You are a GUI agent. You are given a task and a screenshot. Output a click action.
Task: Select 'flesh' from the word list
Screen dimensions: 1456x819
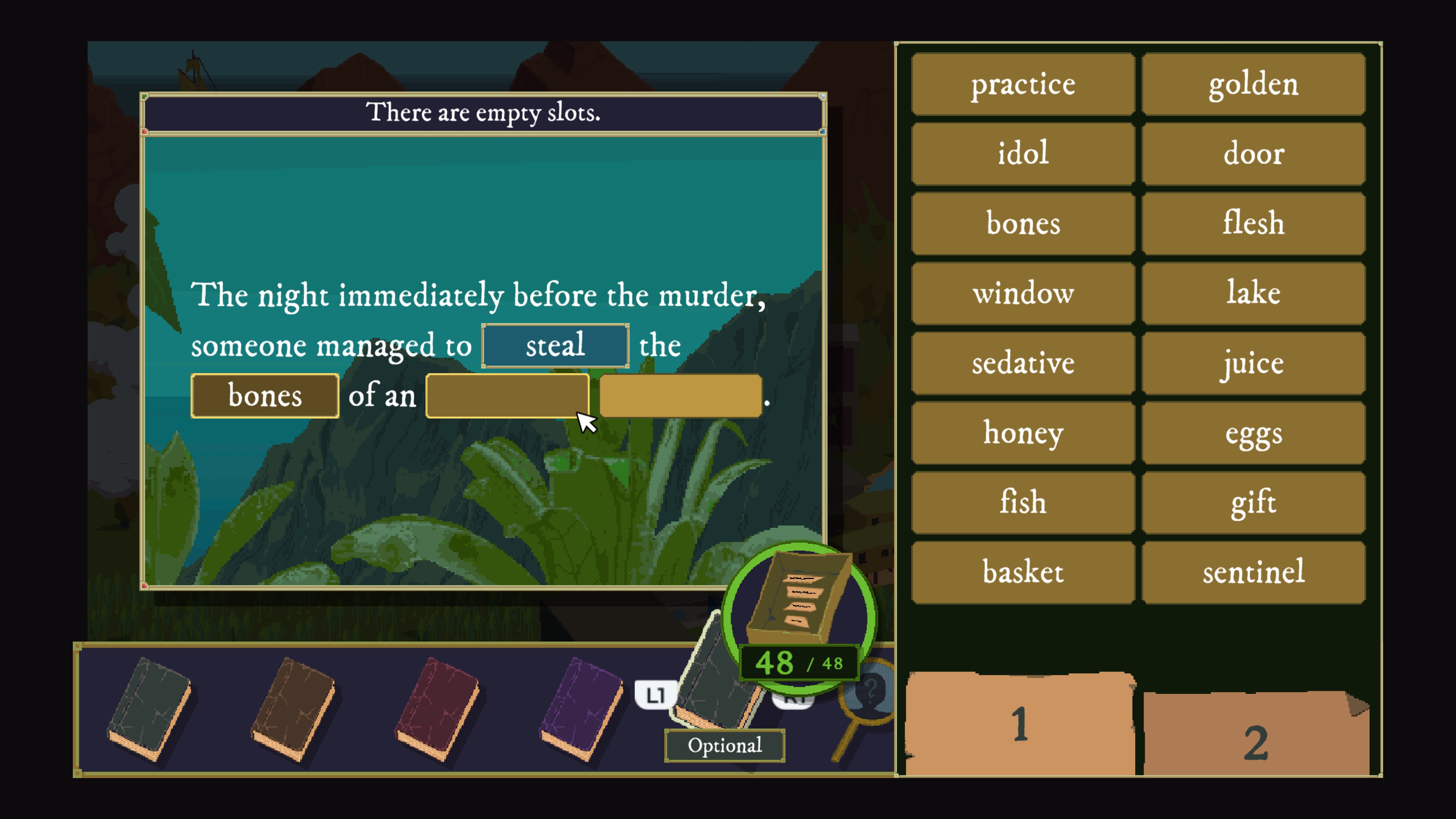click(x=1253, y=223)
